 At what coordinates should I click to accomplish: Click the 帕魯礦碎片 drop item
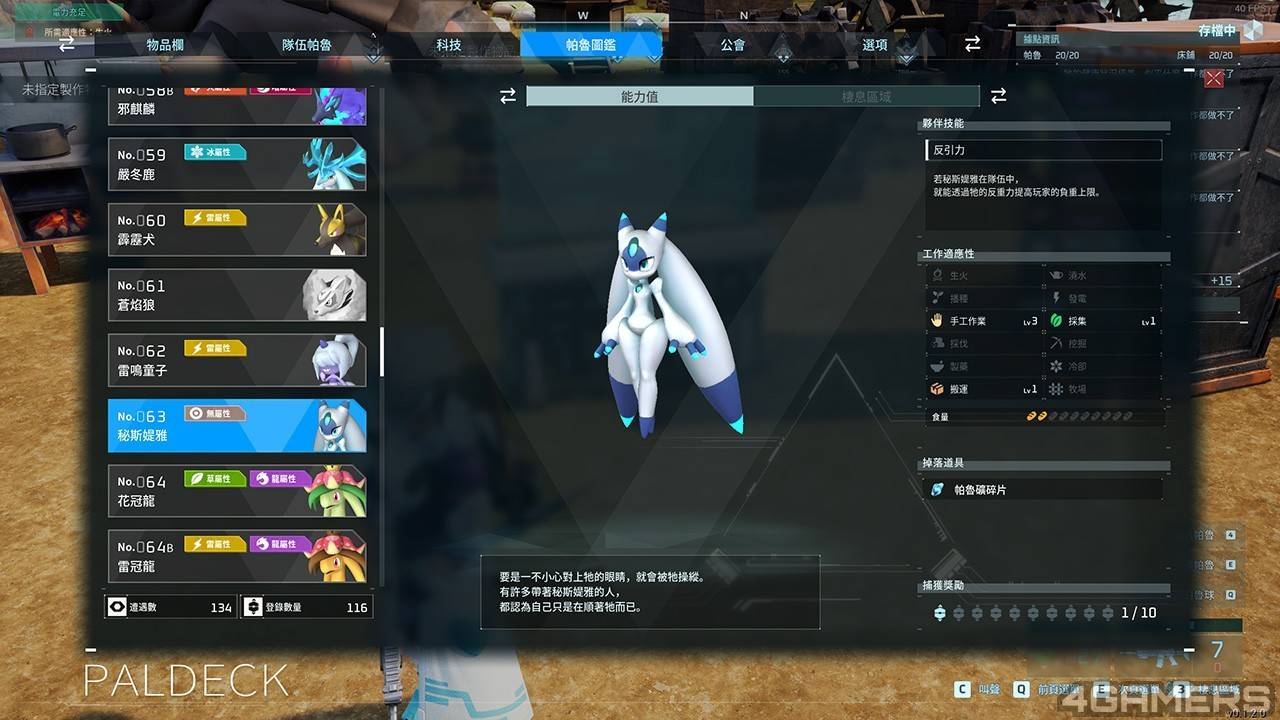[x=1043, y=490]
